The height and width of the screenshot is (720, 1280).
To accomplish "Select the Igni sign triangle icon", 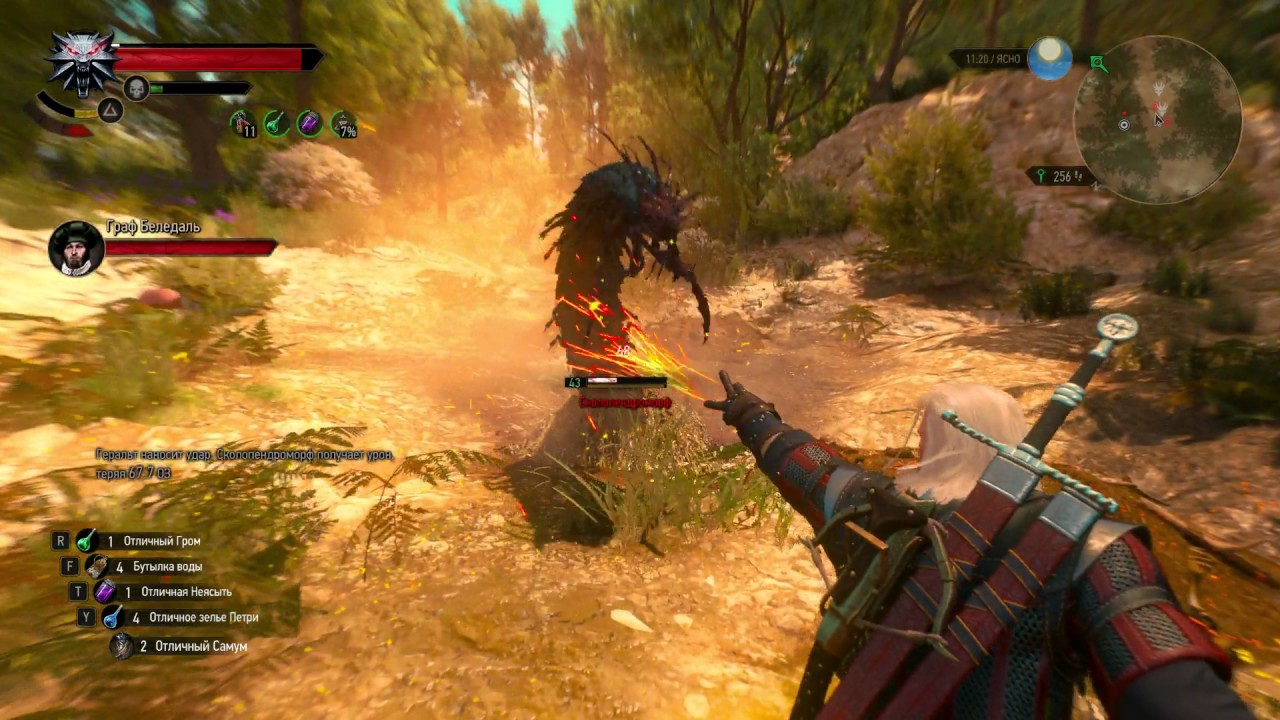I will [x=110, y=110].
